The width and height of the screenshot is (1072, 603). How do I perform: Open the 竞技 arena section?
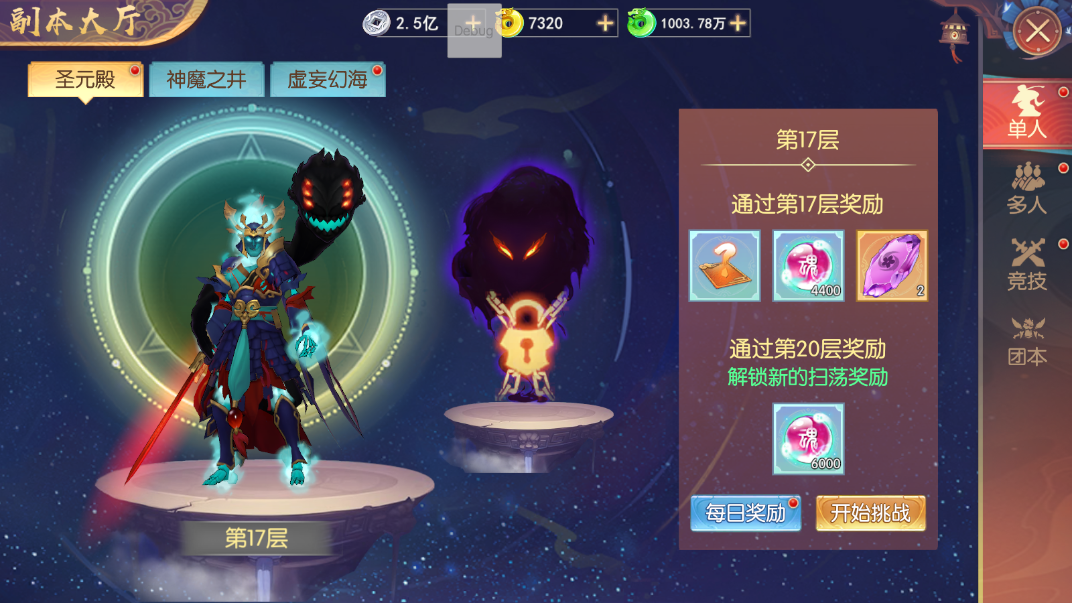[x=1027, y=265]
